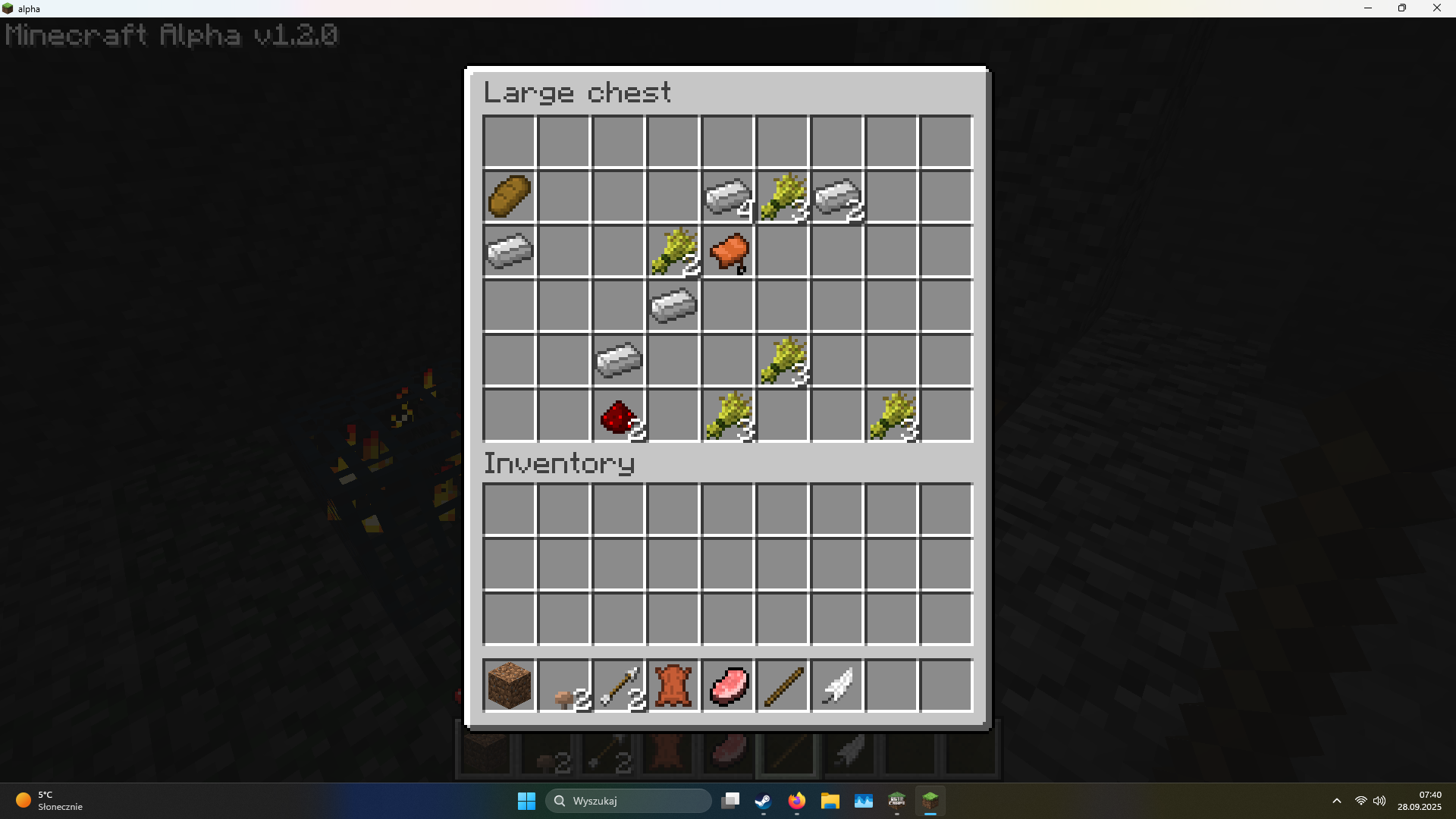Screen dimensions: 1456x819
Task: Minimize the alpha game window
Action: pos(1368,8)
